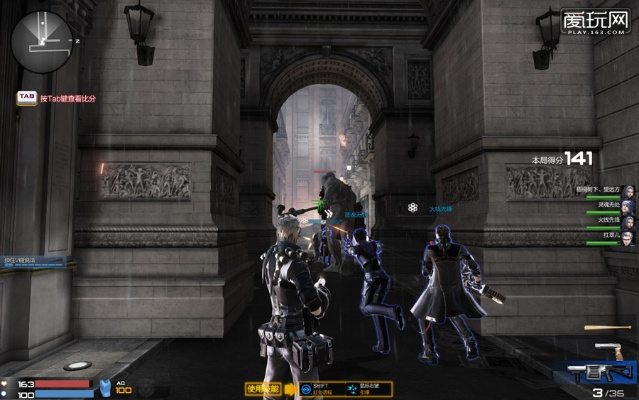Image resolution: width=639 pixels, height=400 pixels.
Task: Activate the right-mouse skill icon
Action: (353, 388)
